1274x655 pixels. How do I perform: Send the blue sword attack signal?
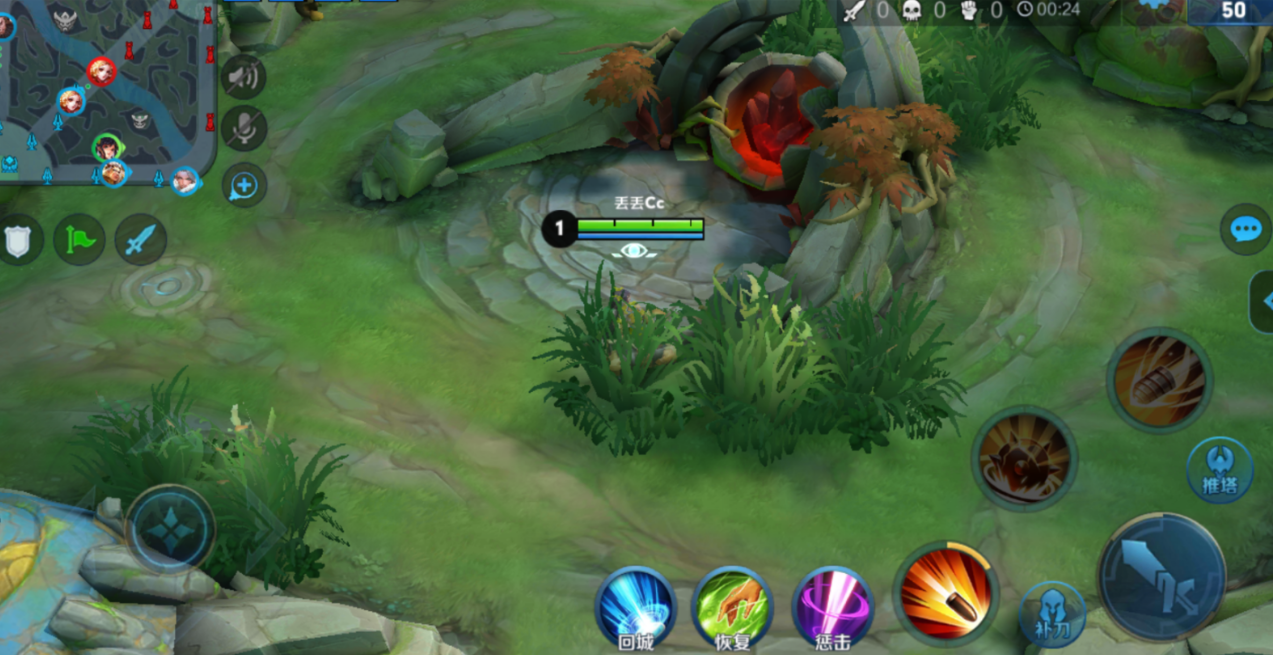point(141,240)
